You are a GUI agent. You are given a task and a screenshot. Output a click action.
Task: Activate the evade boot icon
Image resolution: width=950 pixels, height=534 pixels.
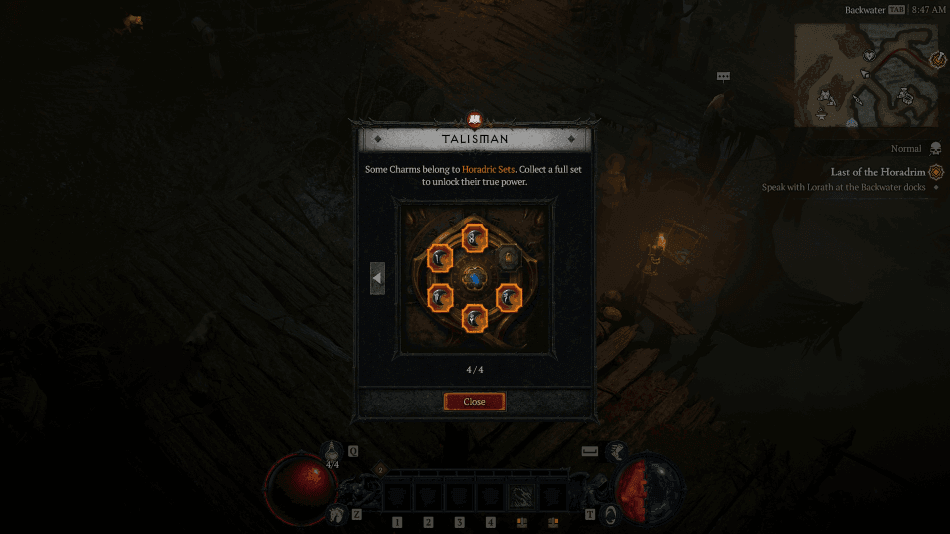(x=618, y=452)
